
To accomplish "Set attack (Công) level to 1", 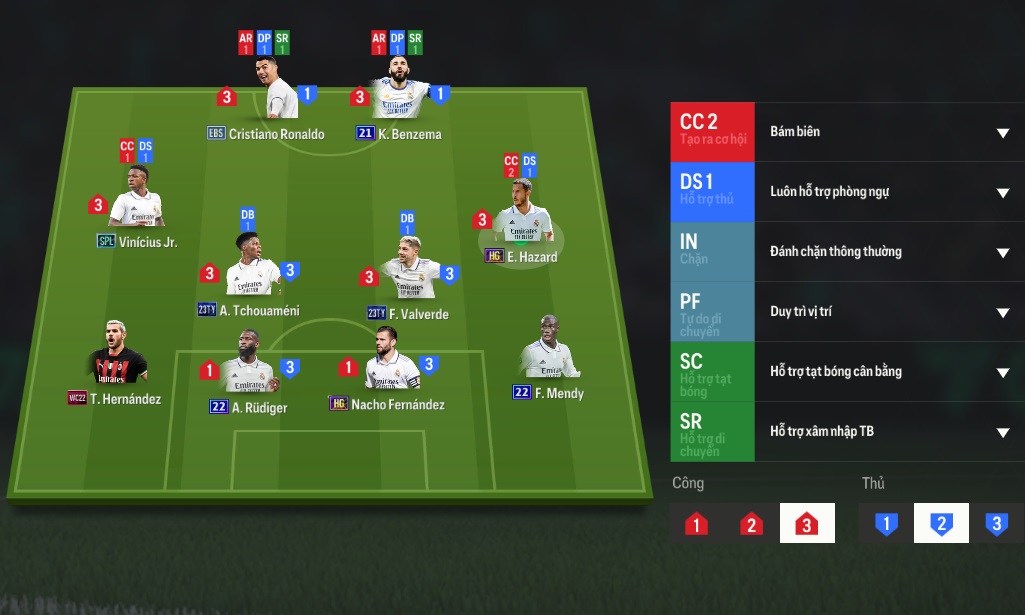I will [697, 523].
